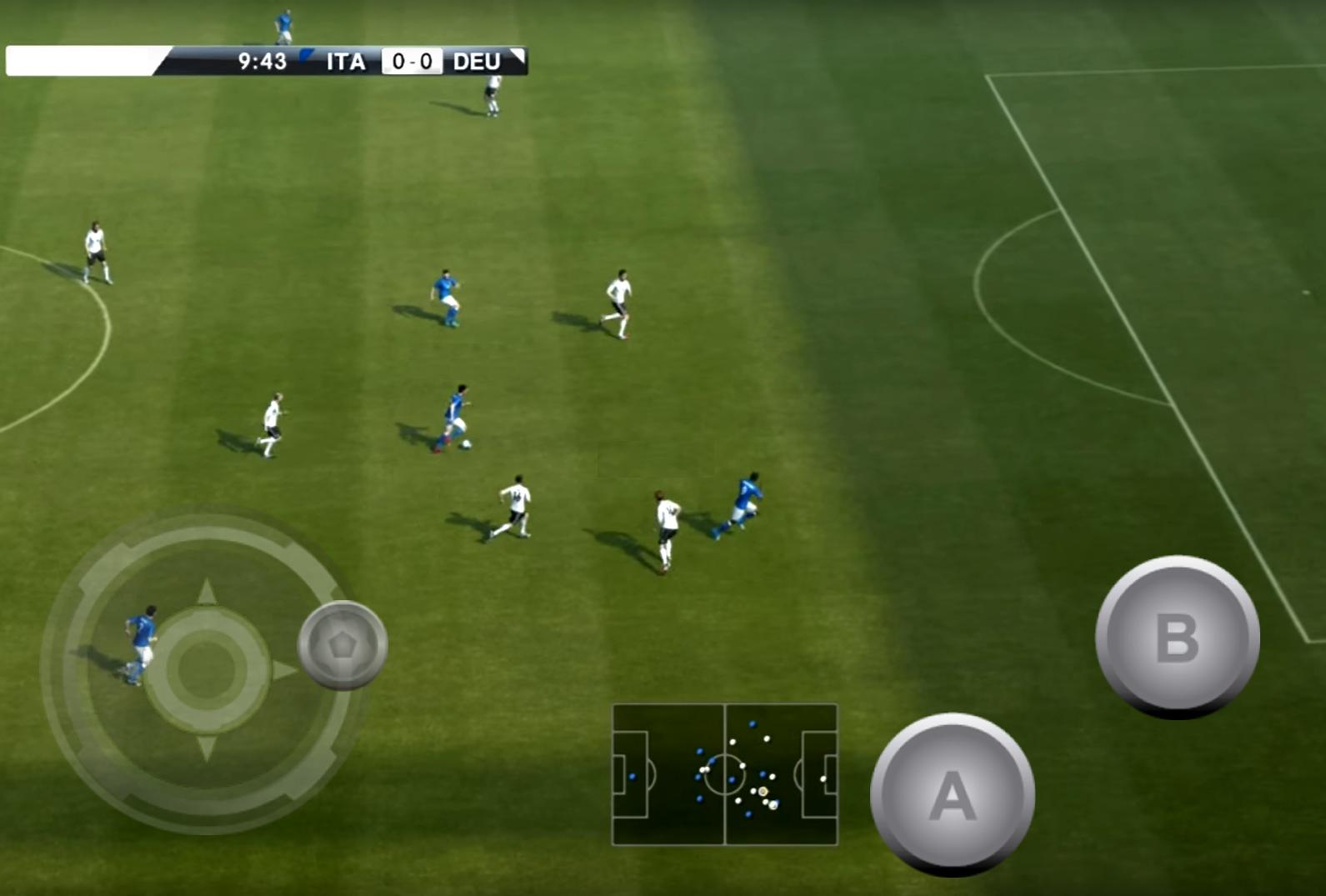1326x896 pixels.
Task: Tap the virtual joystick center pad
Action: pos(207,669)
